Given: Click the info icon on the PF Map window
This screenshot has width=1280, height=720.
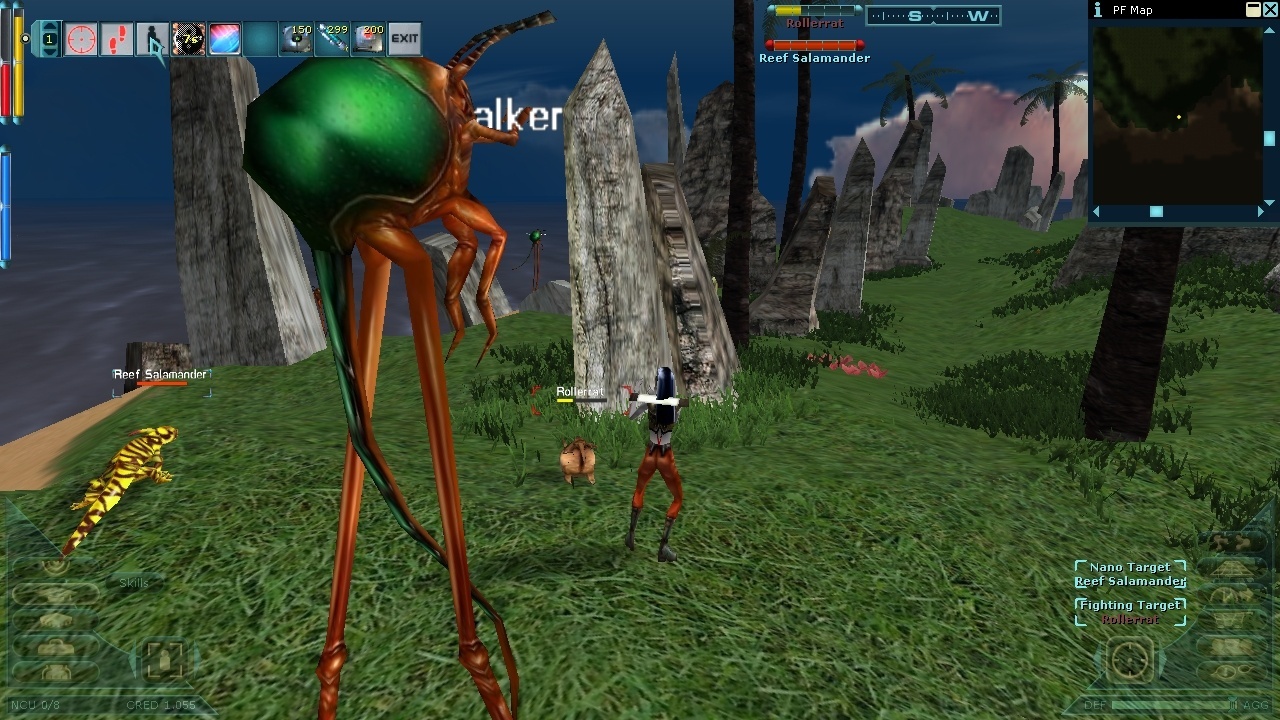Looking at the screenshot, I should point(1098,10).
